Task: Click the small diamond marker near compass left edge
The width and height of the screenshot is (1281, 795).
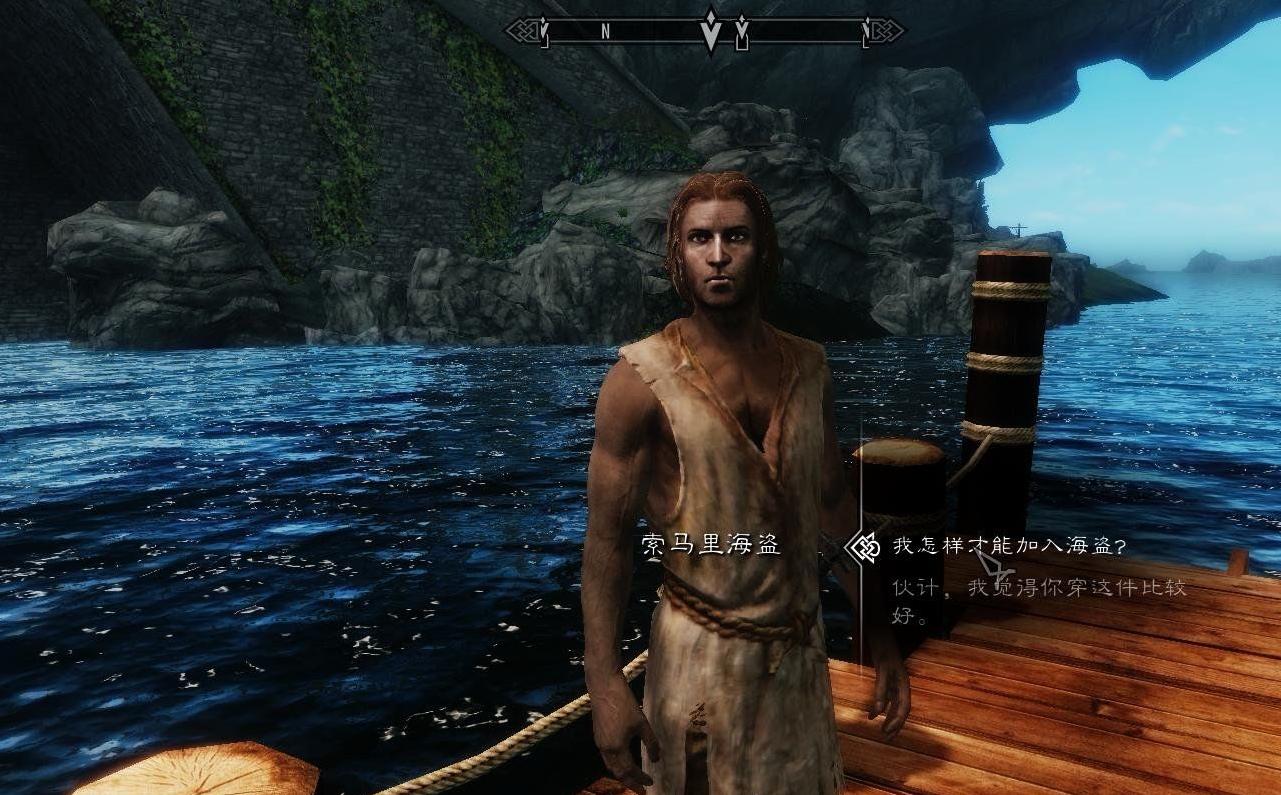Action: 543,27
